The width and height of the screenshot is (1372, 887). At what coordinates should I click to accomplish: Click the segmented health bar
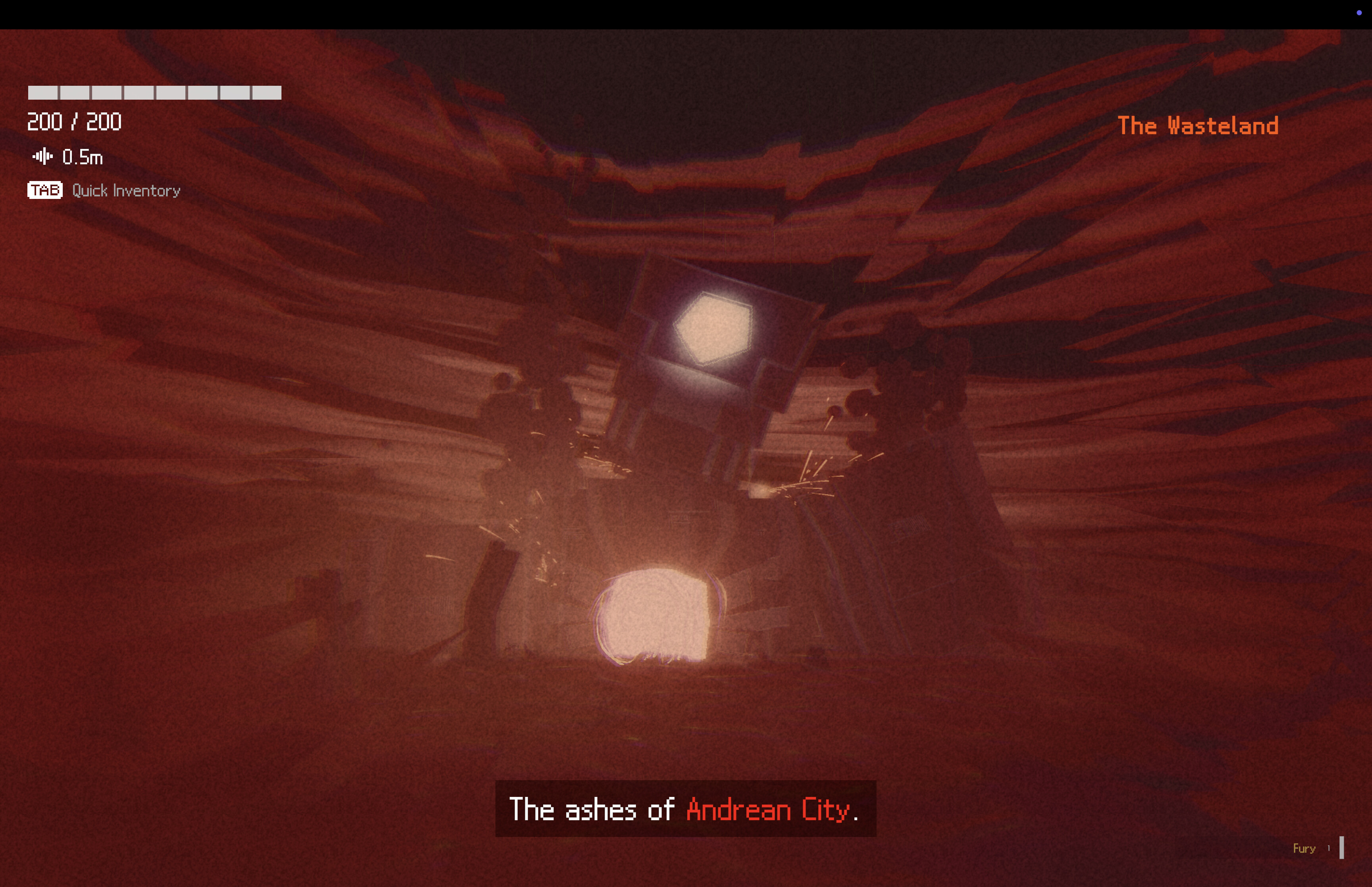tap(154, 93)
